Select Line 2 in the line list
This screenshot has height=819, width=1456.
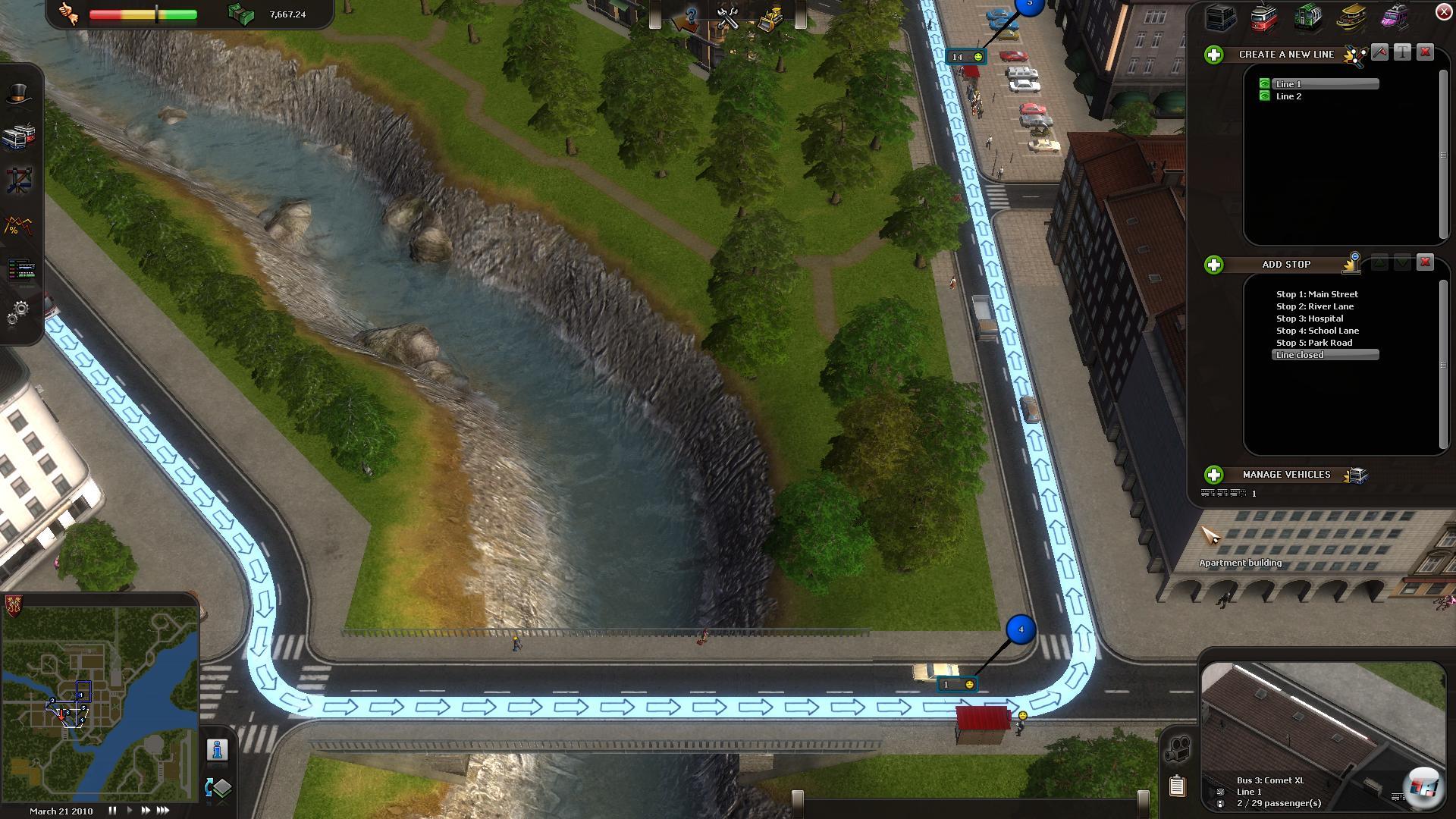point(1288,96)
